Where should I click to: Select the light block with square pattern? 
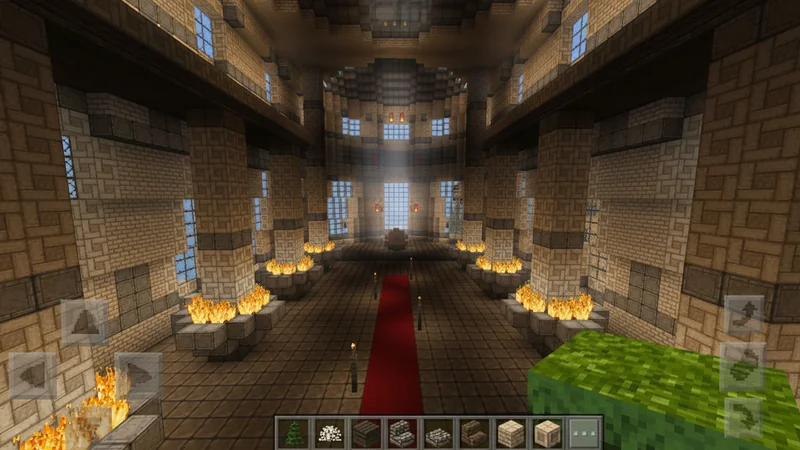pyautogui.click(x=547, y=433)
